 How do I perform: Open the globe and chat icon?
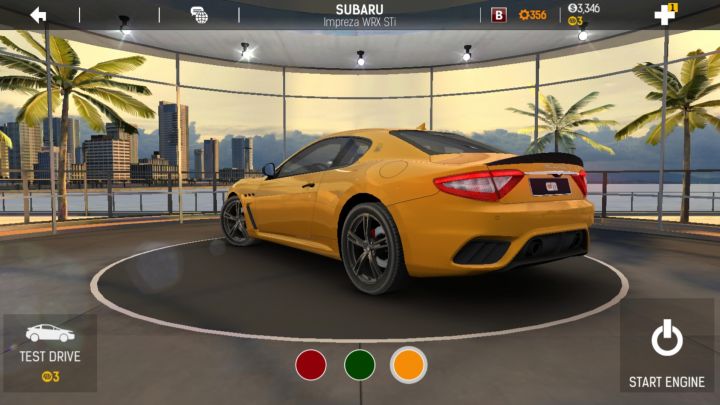coord(199,15)
